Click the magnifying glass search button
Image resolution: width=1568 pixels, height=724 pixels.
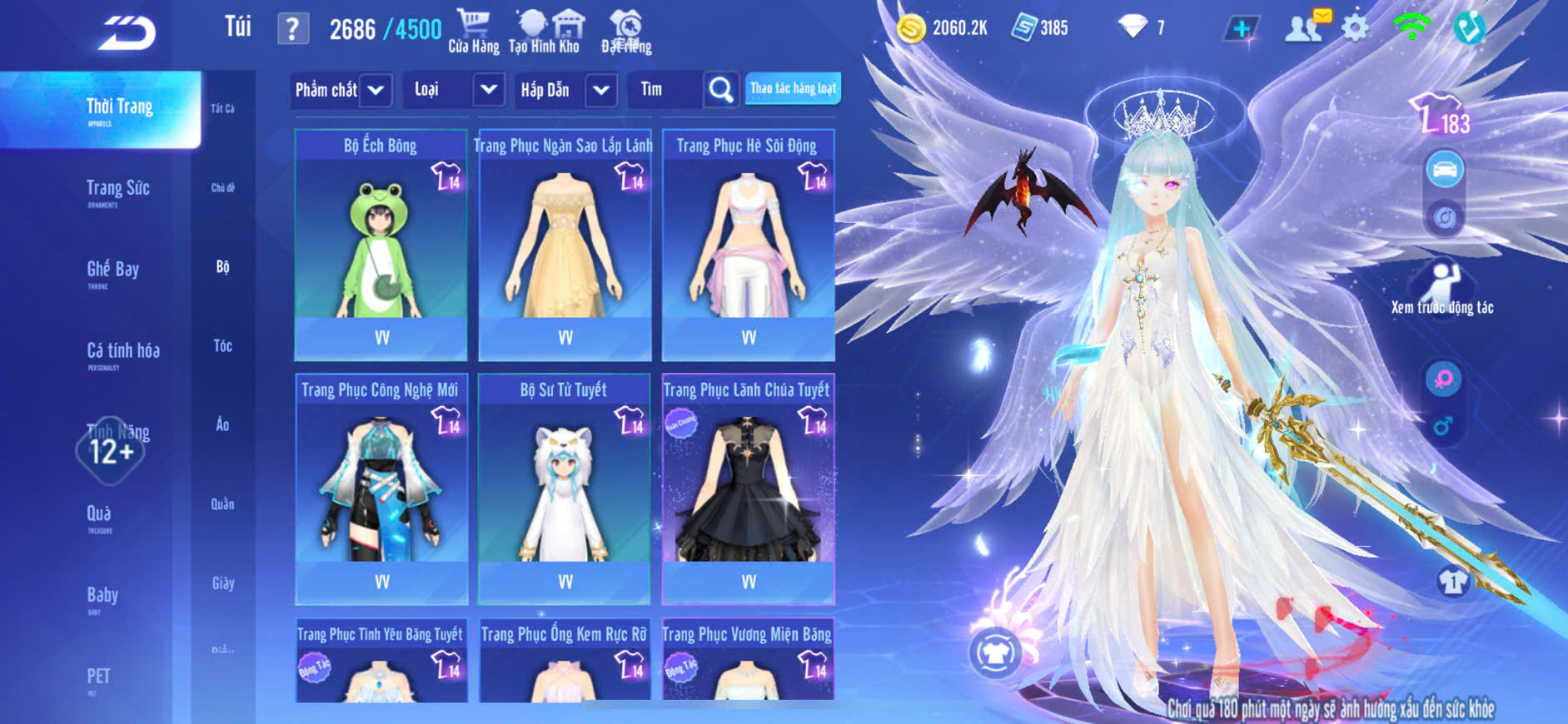coord(721,90)
